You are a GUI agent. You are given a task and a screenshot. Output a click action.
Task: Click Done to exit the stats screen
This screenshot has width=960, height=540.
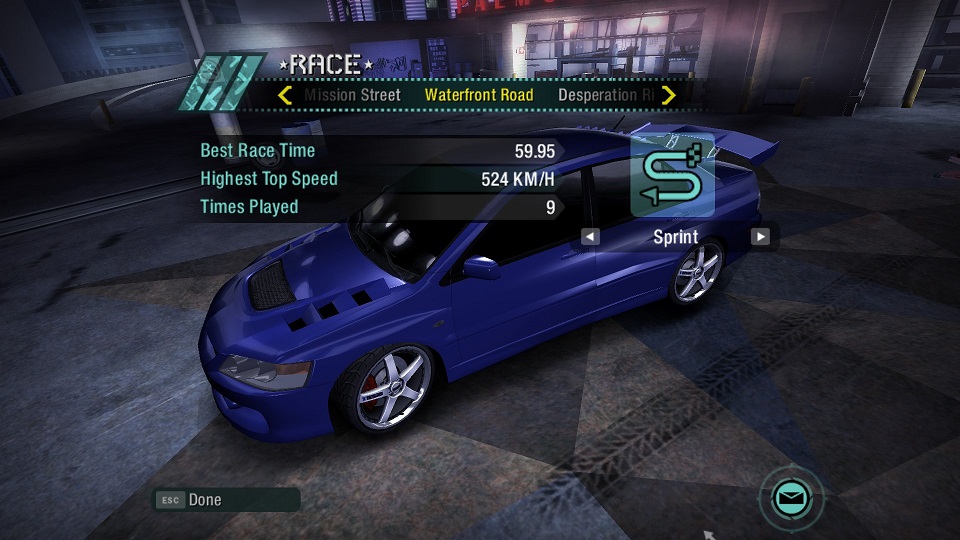point(204,499)
